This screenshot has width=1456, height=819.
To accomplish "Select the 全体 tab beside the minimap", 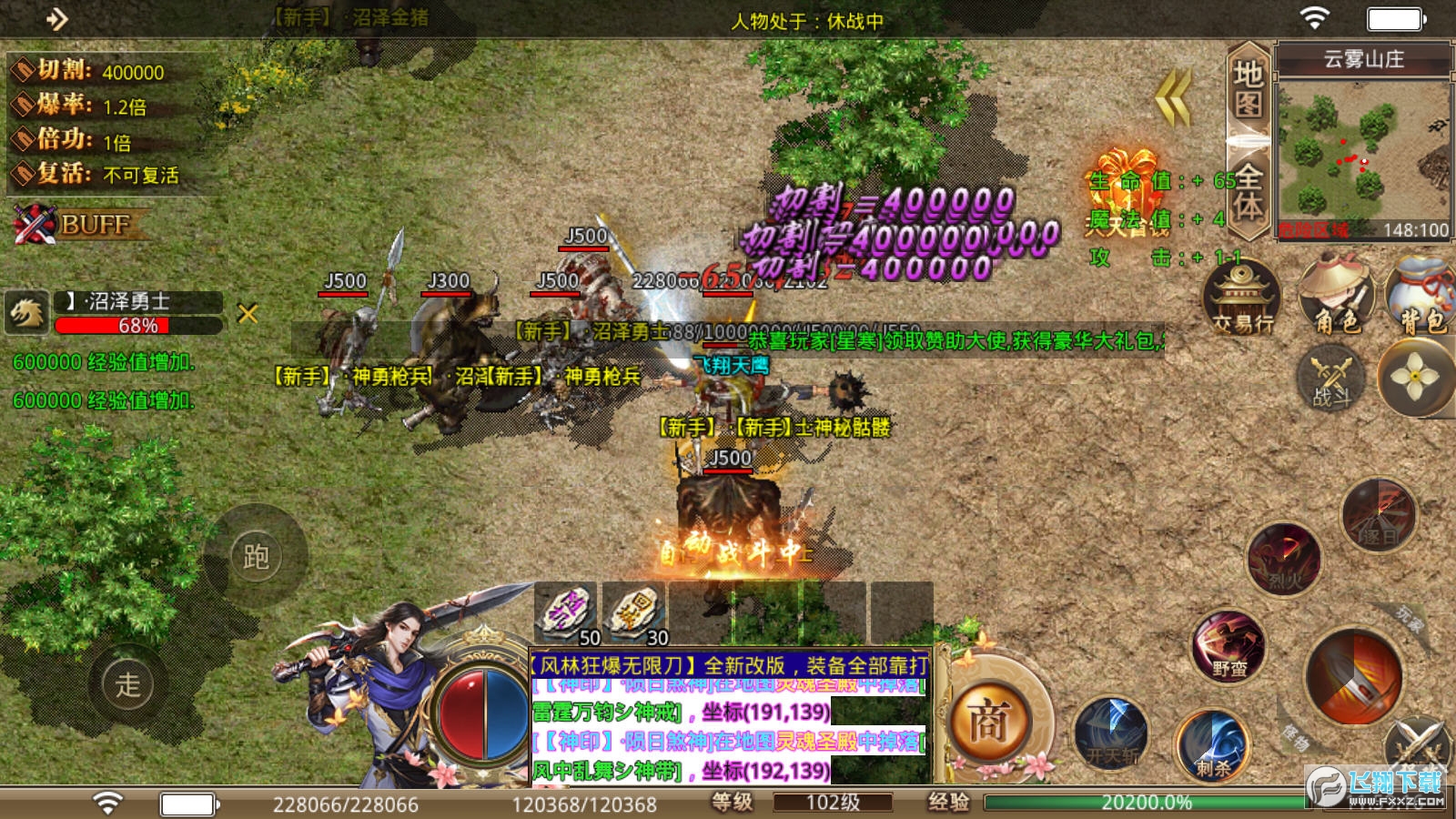I will [x=1248, y=191].
